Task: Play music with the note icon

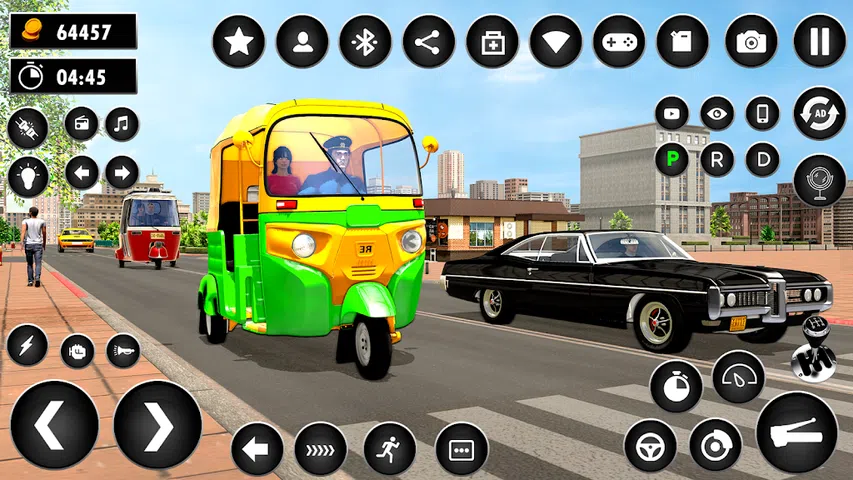Action: 122,124
